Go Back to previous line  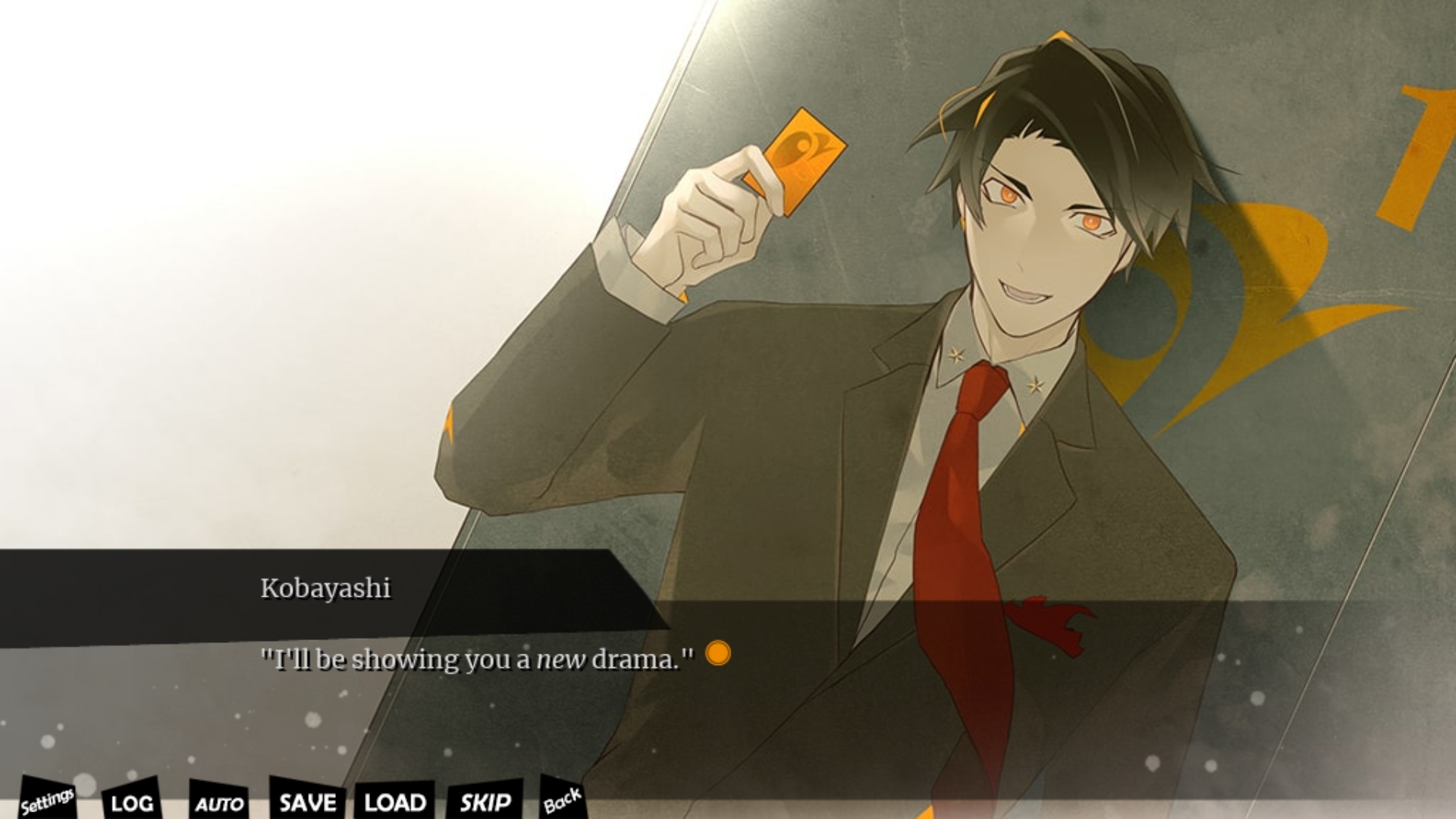[x=562, y=800]
